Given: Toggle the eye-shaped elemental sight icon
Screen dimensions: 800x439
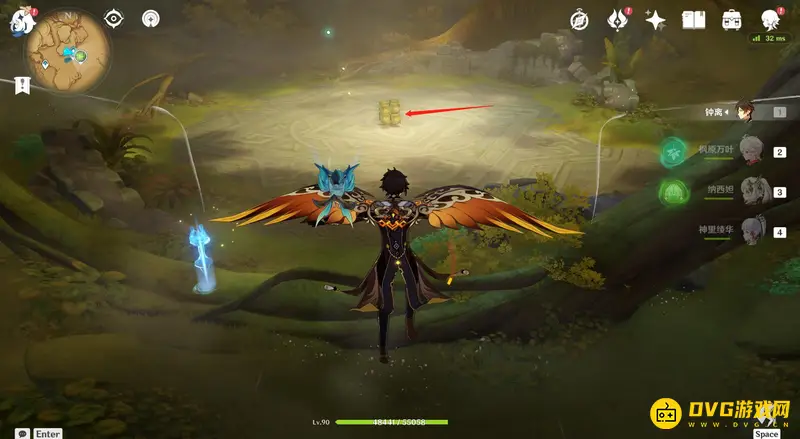Looking at the screenshot, I should 114,18.
